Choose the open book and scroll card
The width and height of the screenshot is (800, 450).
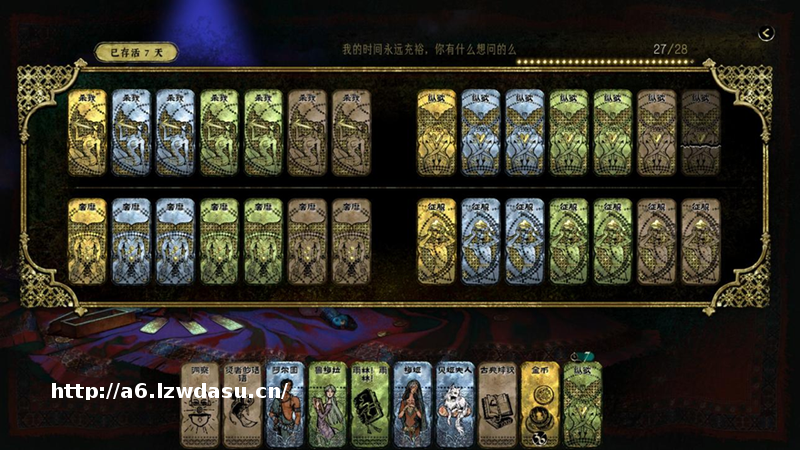click(498, 404)
